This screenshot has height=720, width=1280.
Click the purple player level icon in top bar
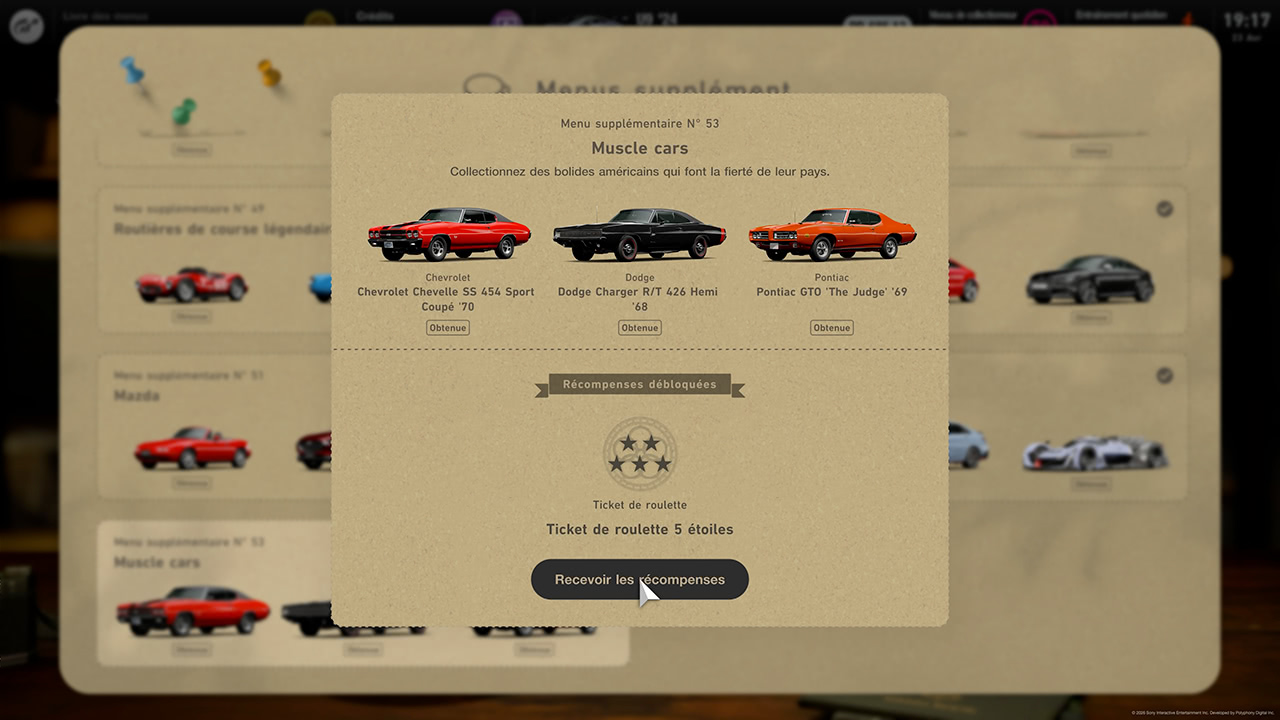point(506,16)
